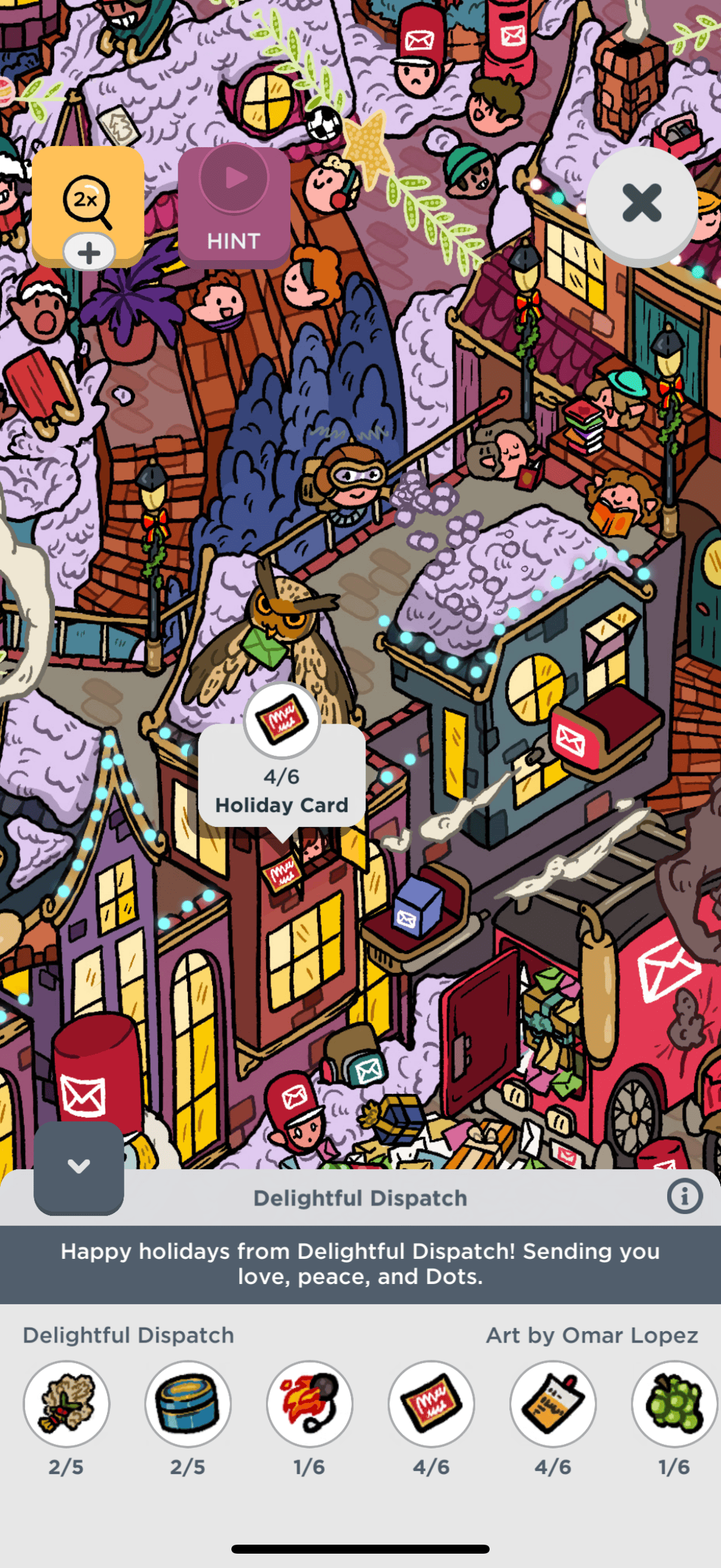Select the red holiday card item icon
Viewport: 721px width, 1568px height.
pyautogui.click(x=432, y=1403)
